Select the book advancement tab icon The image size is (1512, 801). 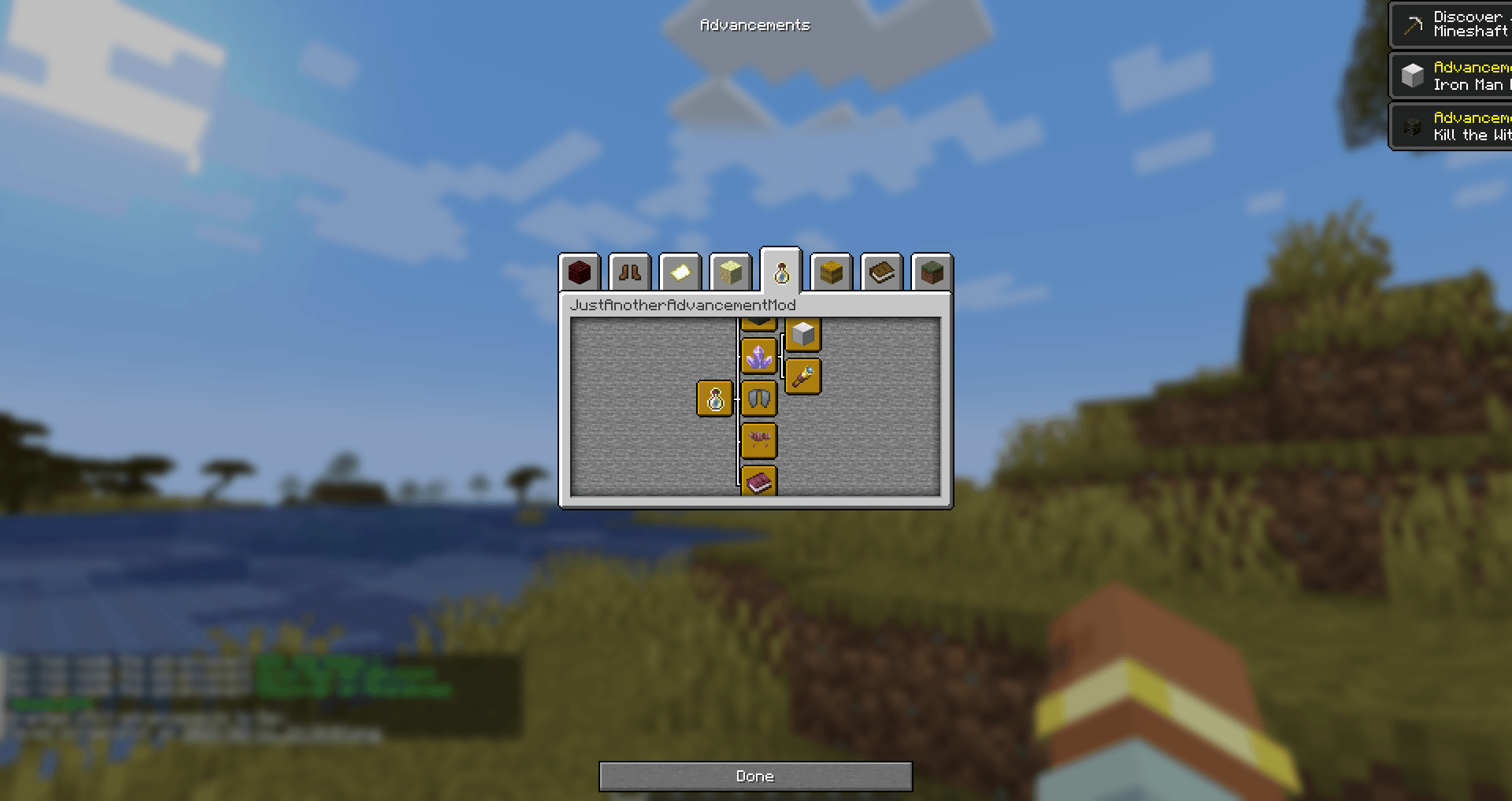[x=883, y=273]
